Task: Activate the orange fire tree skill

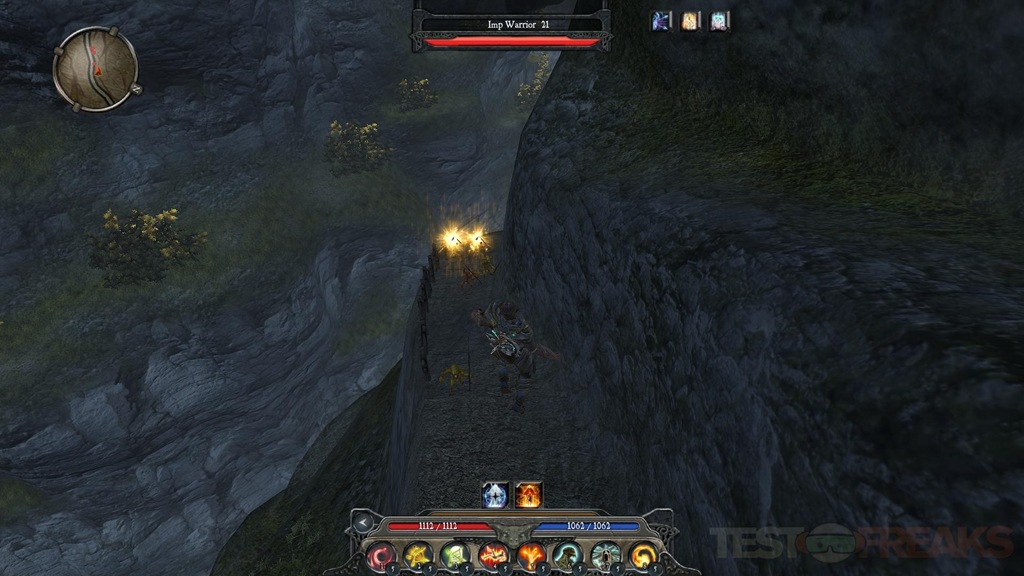Action: 530,556
